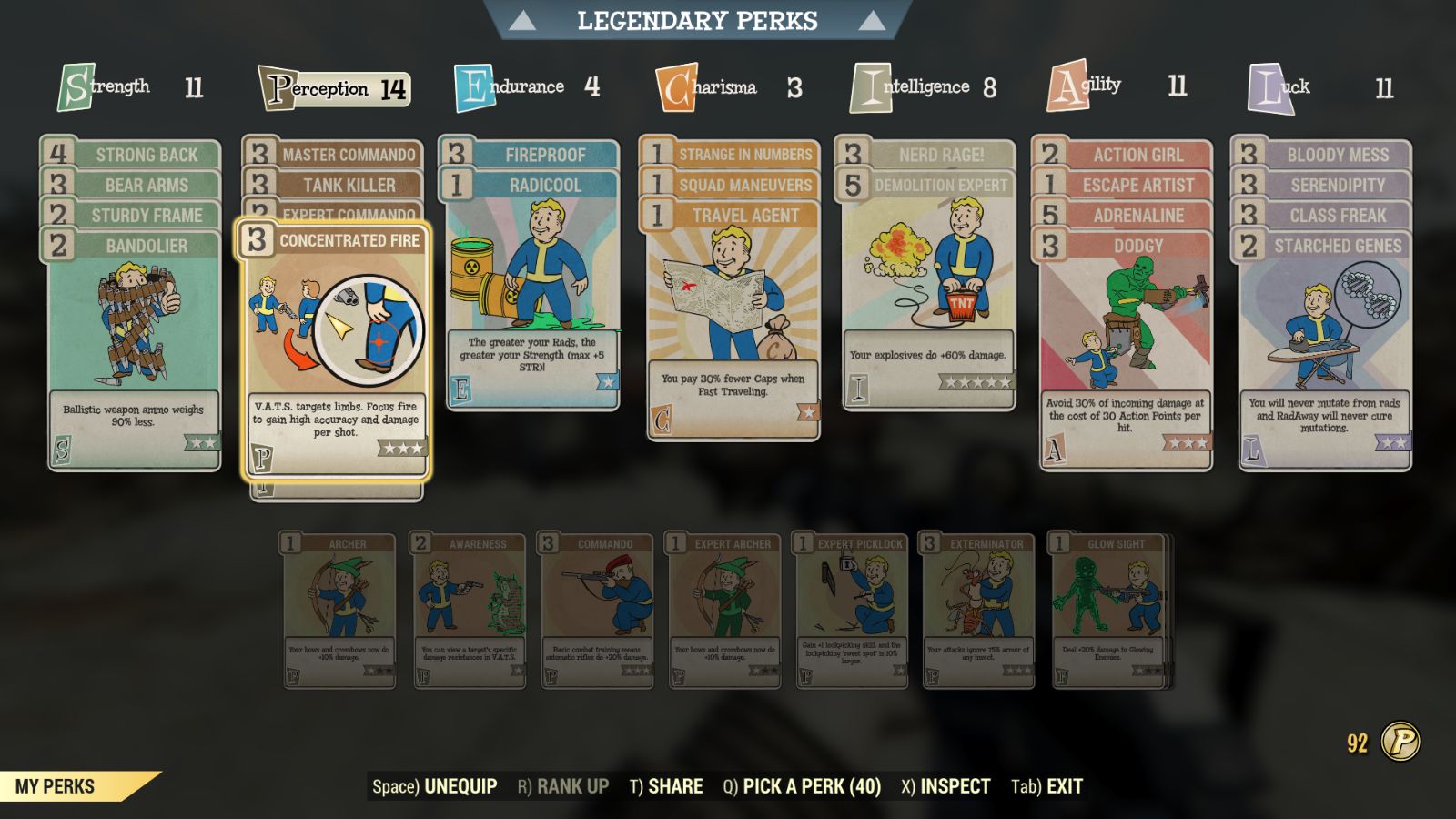
Task: Expand the right arrow above Legendary Perks
Action: (x=875, y=20)
